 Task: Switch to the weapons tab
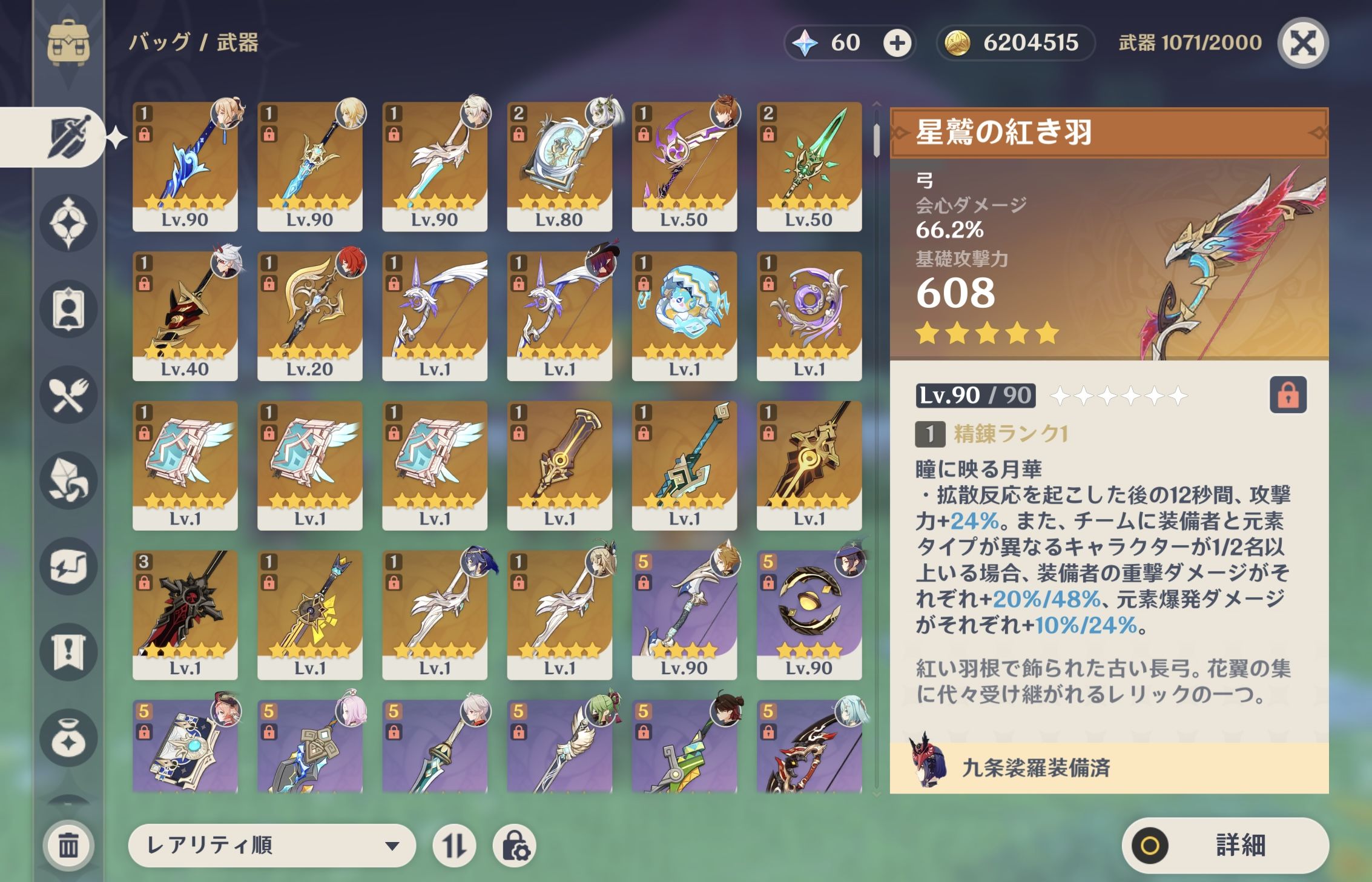click(68, 138)
